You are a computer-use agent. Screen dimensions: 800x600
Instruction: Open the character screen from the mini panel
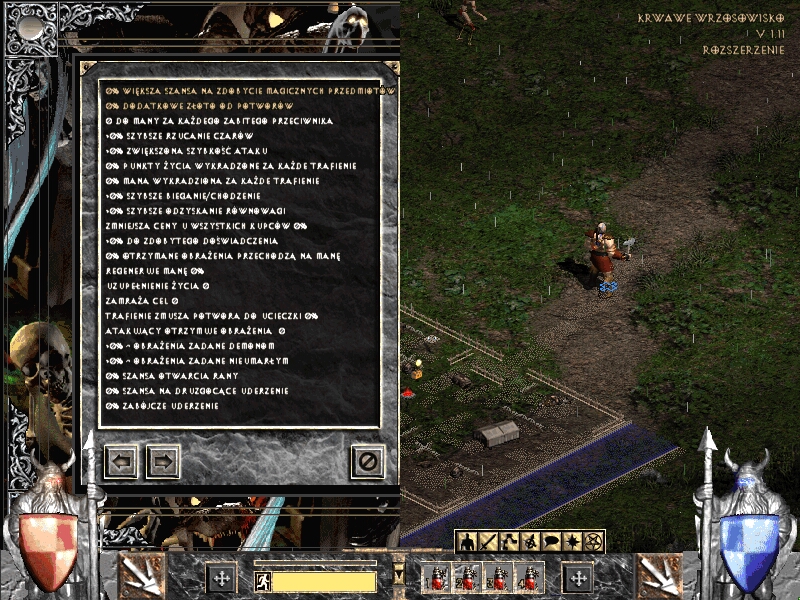[467, 542]
